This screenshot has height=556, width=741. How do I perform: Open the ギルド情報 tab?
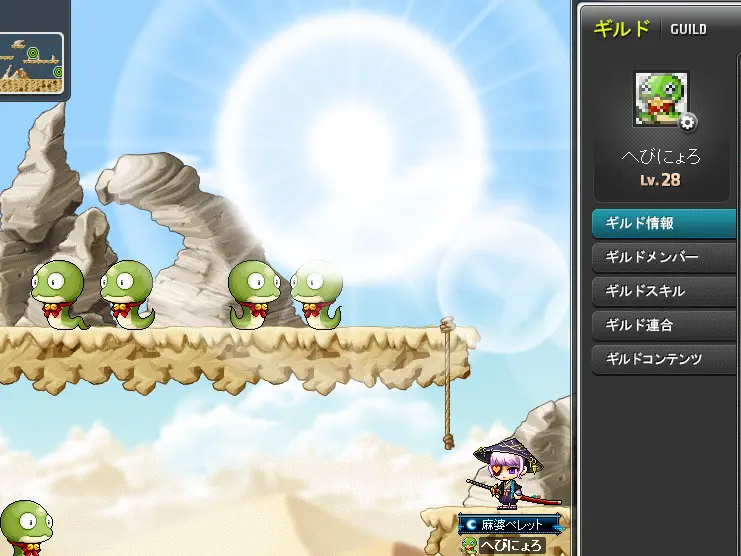pos(665,223)
